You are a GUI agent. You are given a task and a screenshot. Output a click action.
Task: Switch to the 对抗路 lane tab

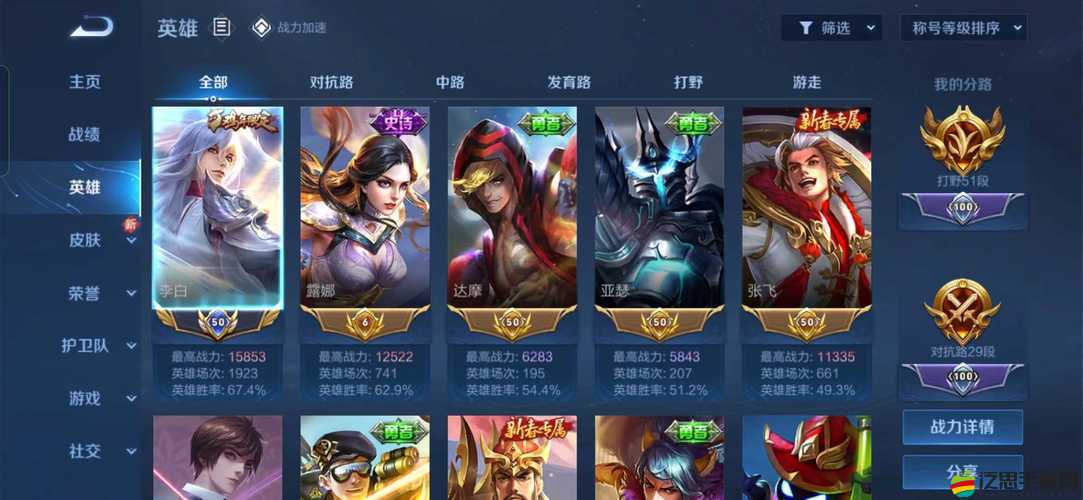click(331, 82)
